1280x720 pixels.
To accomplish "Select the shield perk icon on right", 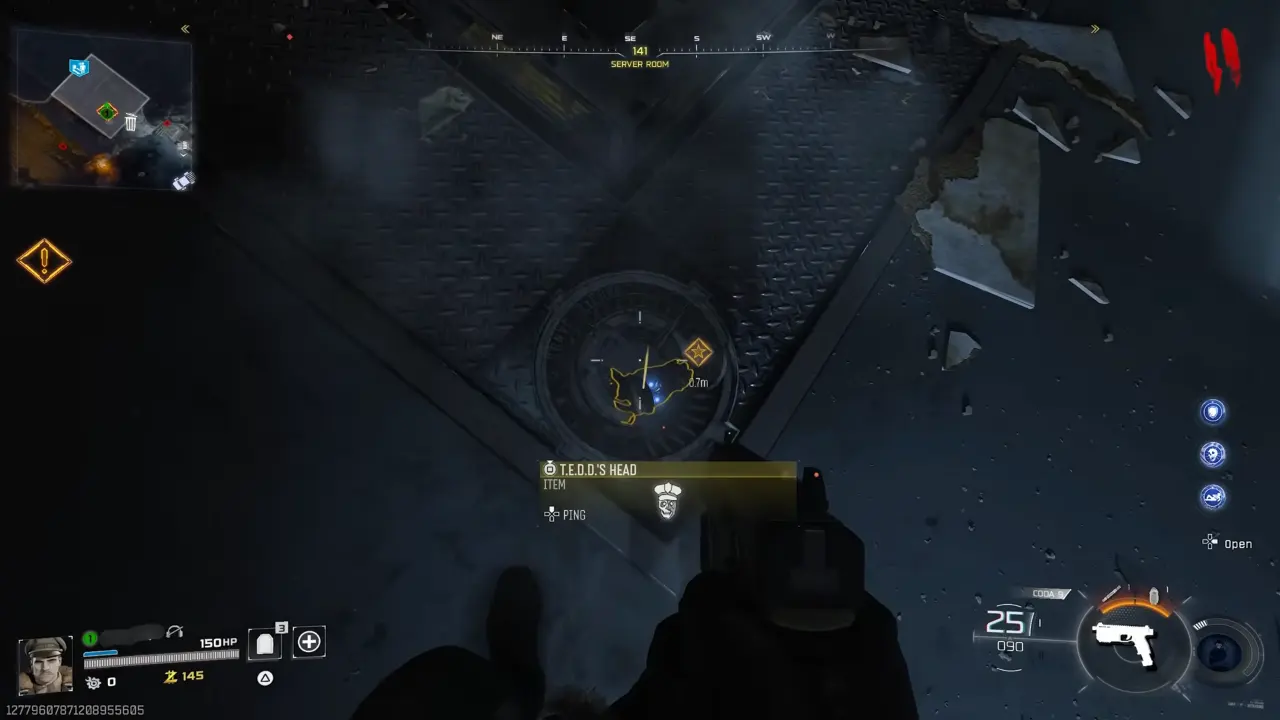I will point(1213,412).
